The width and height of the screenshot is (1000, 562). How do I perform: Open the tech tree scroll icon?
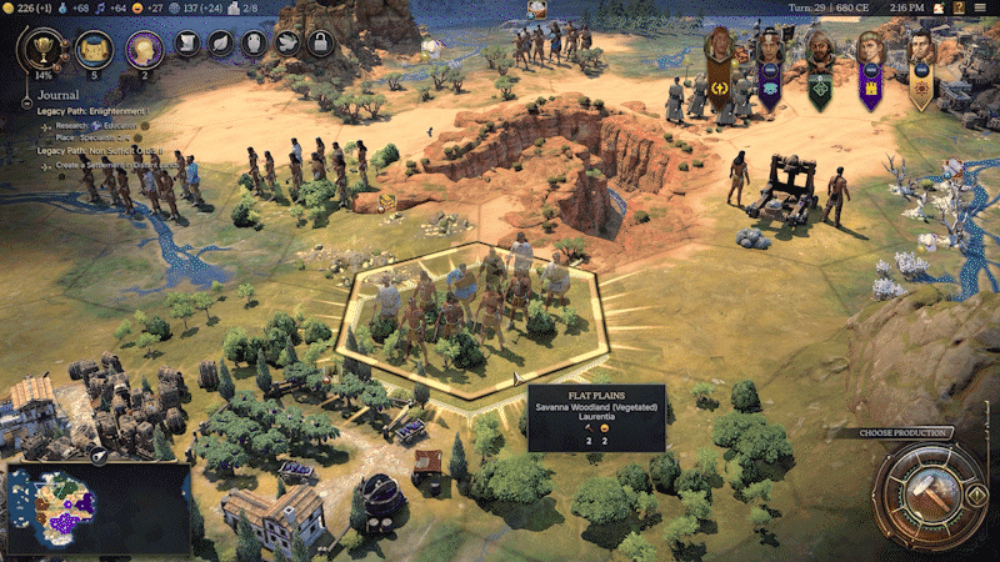tap(93, 49)
